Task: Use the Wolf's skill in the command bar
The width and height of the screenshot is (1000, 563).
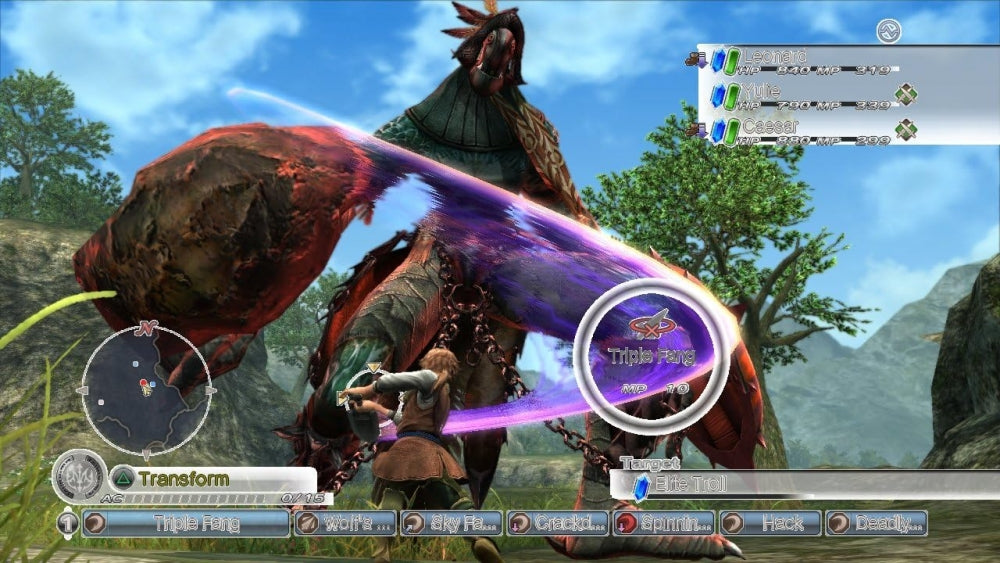Action: point(345,523)
